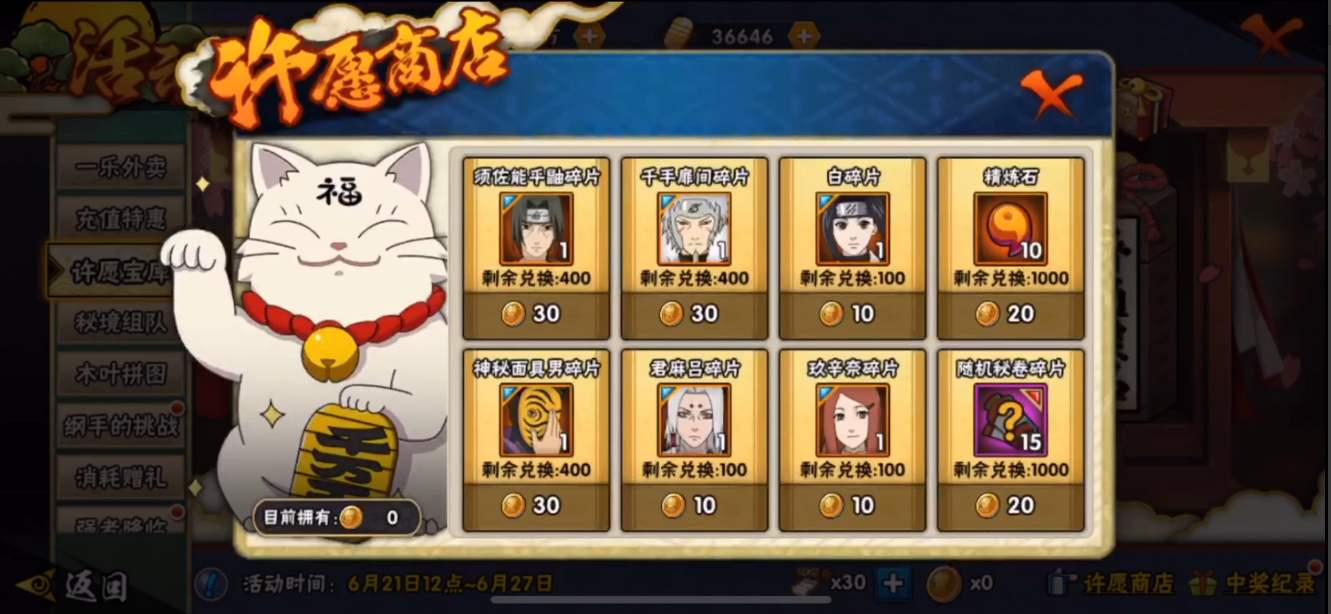This screenshot has height=614, width=1331.
Task: Open the 一乐外卖 activity tab
Action: click(120, 166)
